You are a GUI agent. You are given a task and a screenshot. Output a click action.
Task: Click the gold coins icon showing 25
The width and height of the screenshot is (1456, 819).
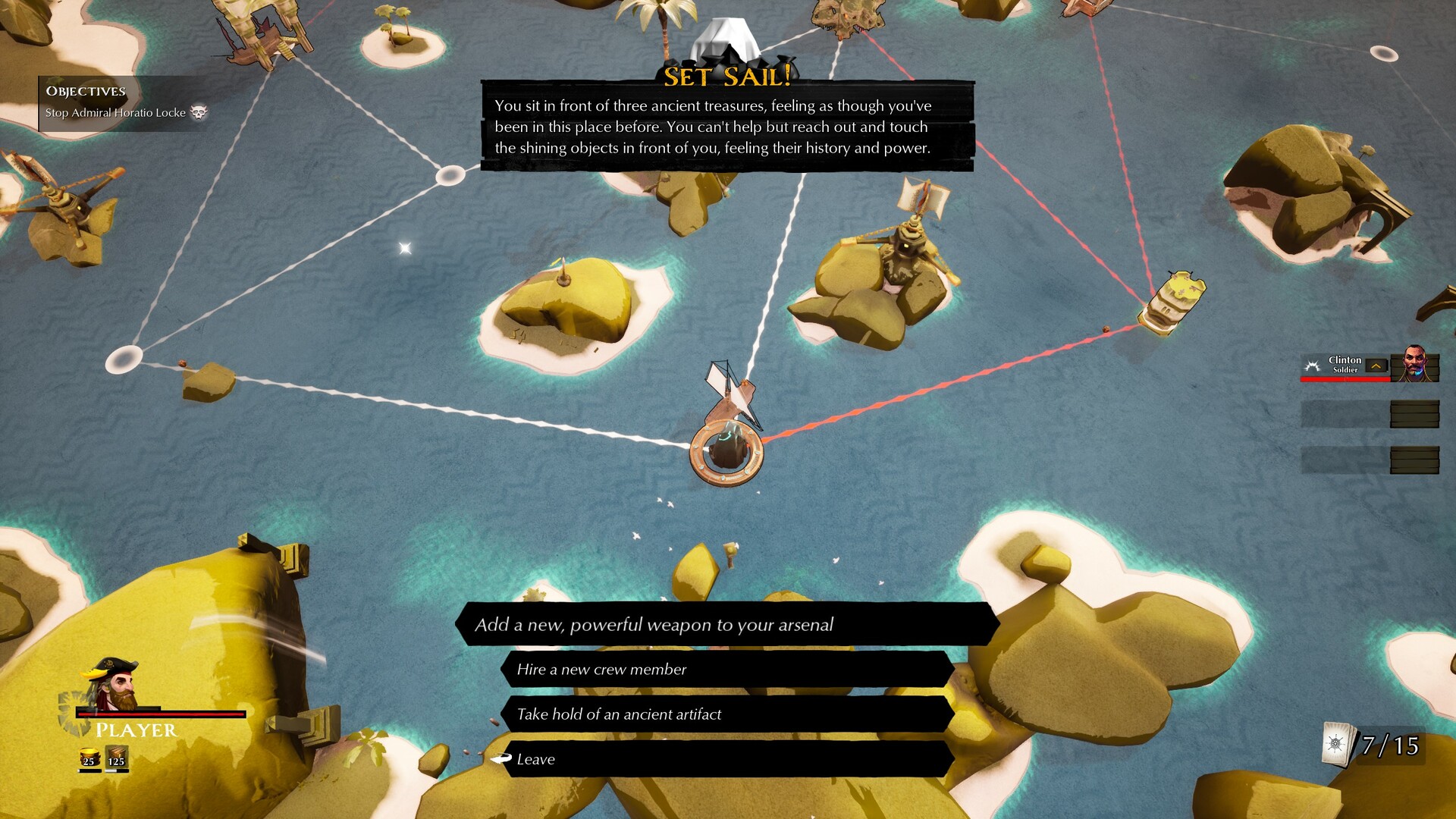89,755
